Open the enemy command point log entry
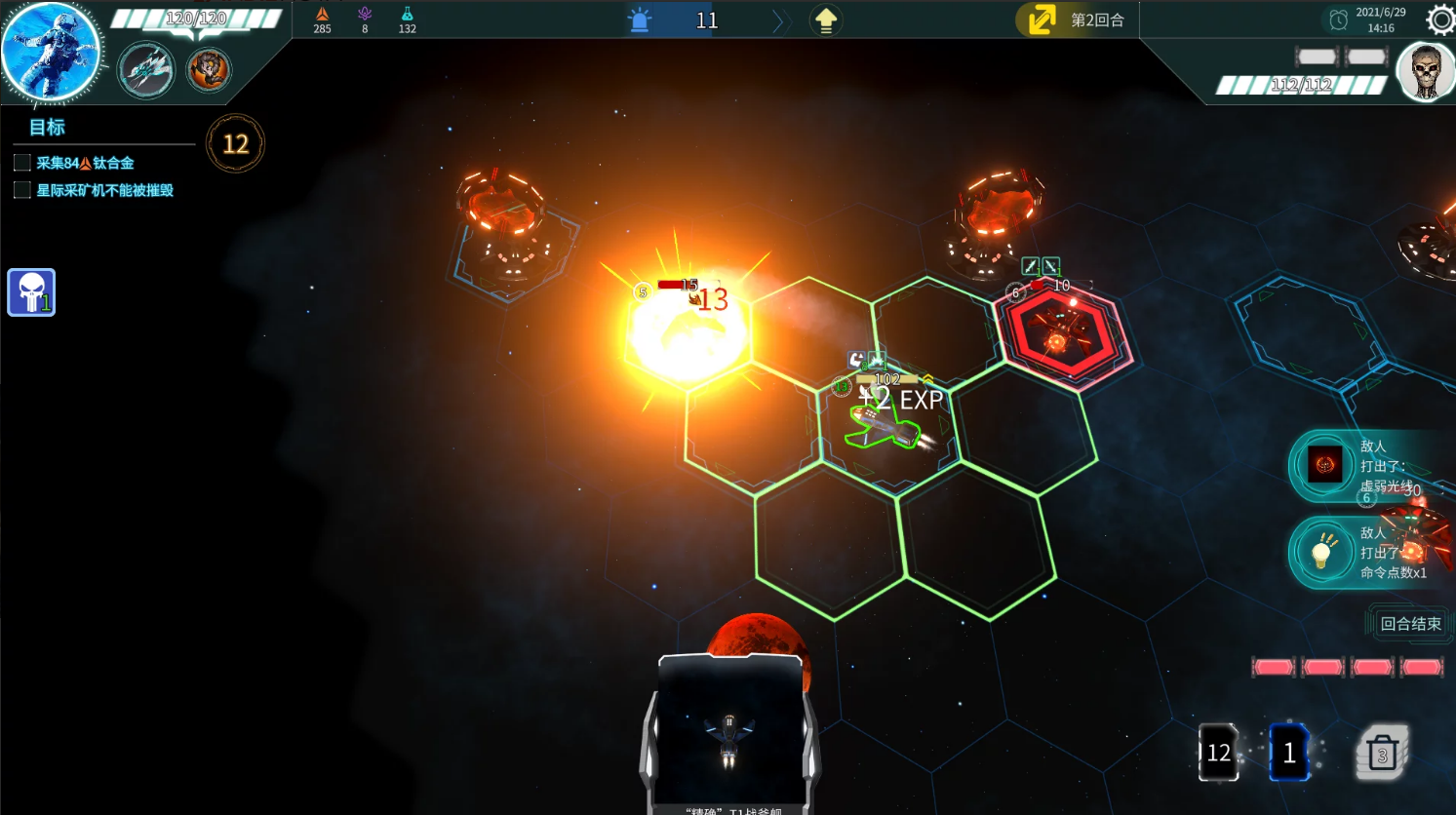This screenshot has width=1456, height=815. pyautogui.click(x=1370, y=553)
